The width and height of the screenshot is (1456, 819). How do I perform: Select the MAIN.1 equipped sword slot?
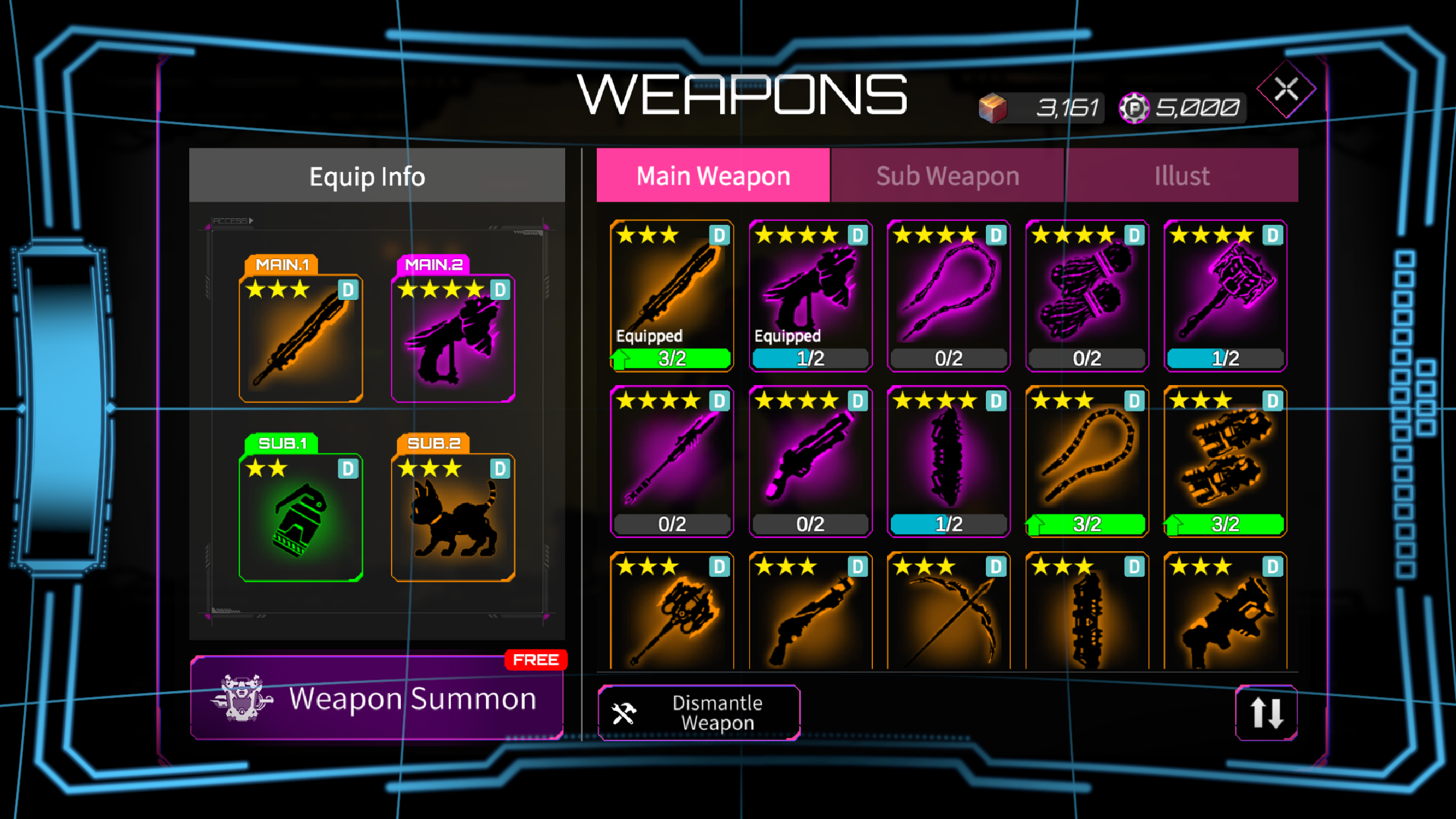click(x=301, y=337)
